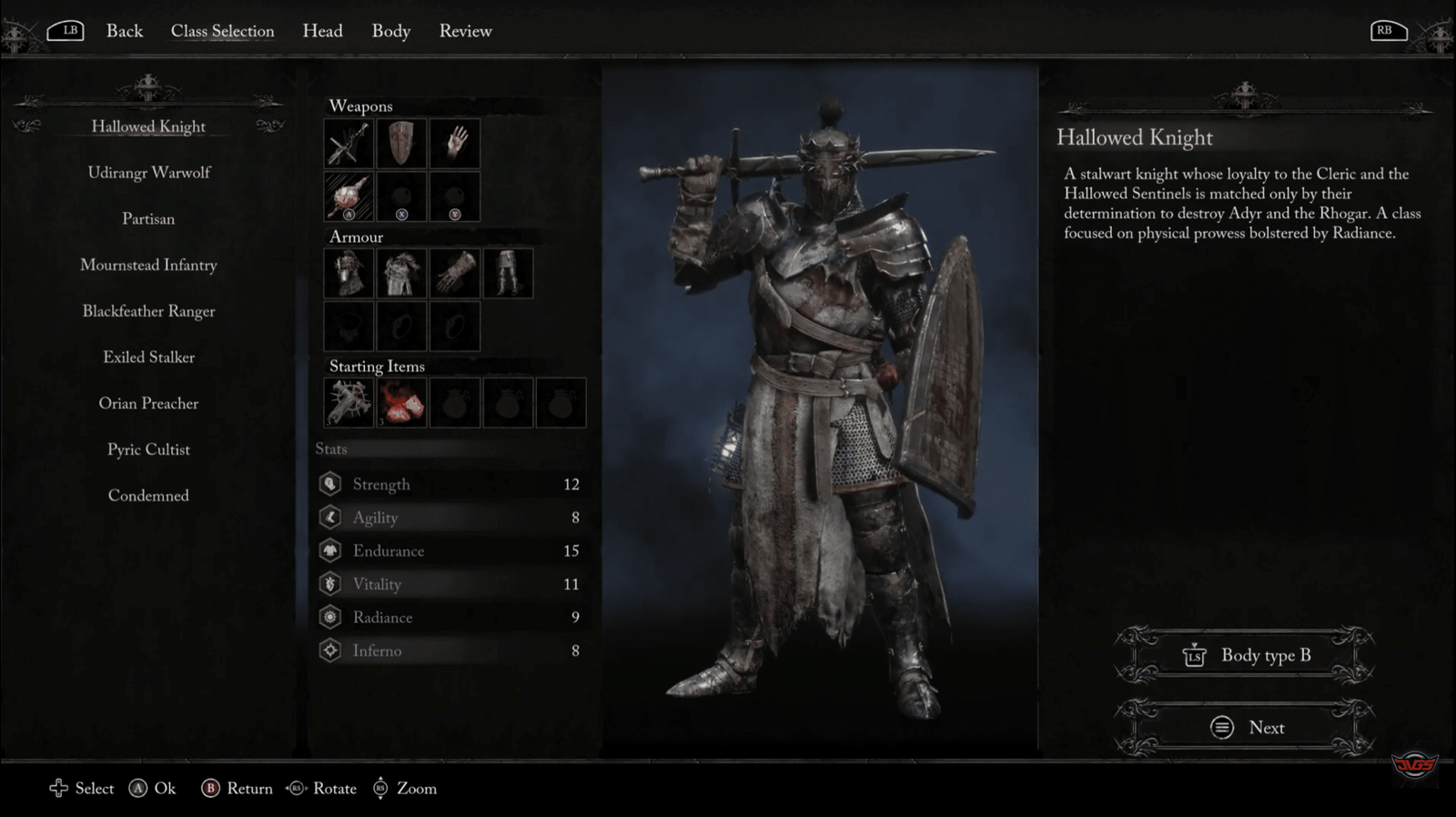Switch to the Body tab
The image size is (1456, 817).
coord(391,31)
